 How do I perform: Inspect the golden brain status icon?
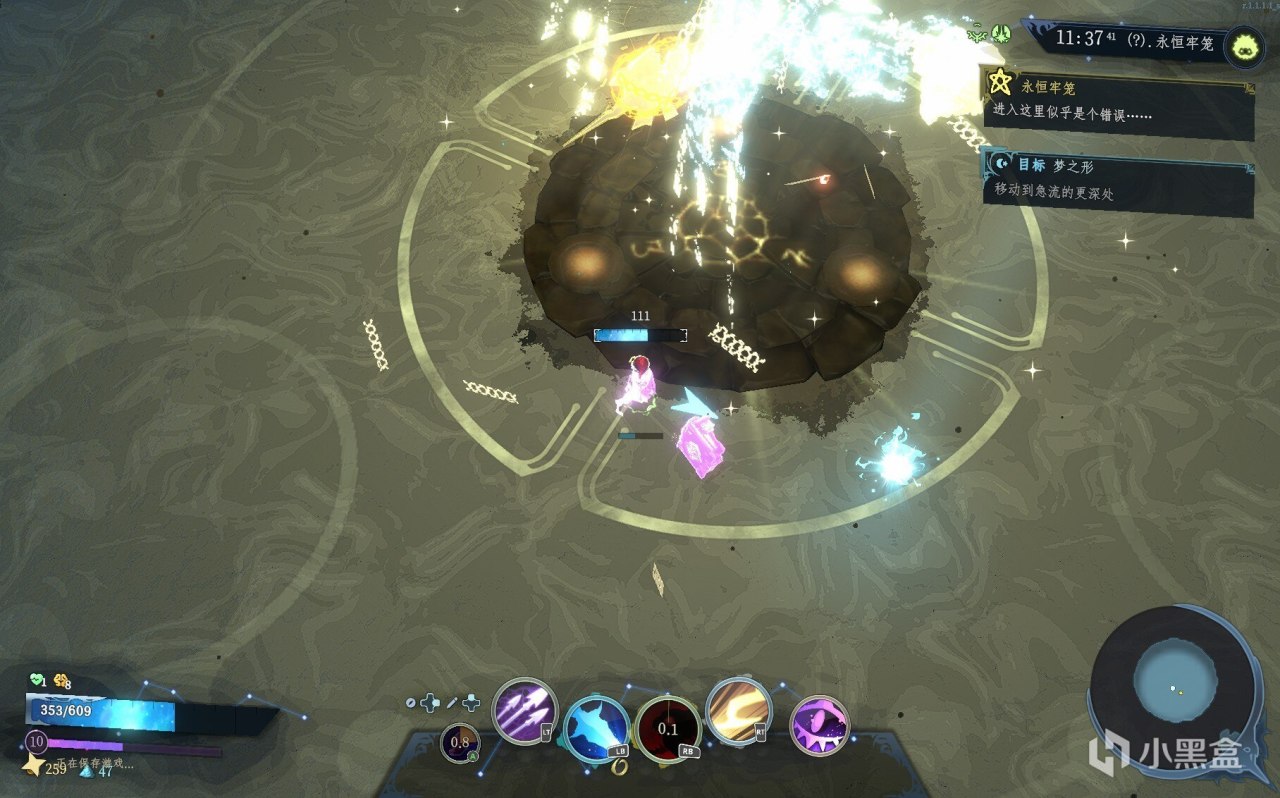62,680
